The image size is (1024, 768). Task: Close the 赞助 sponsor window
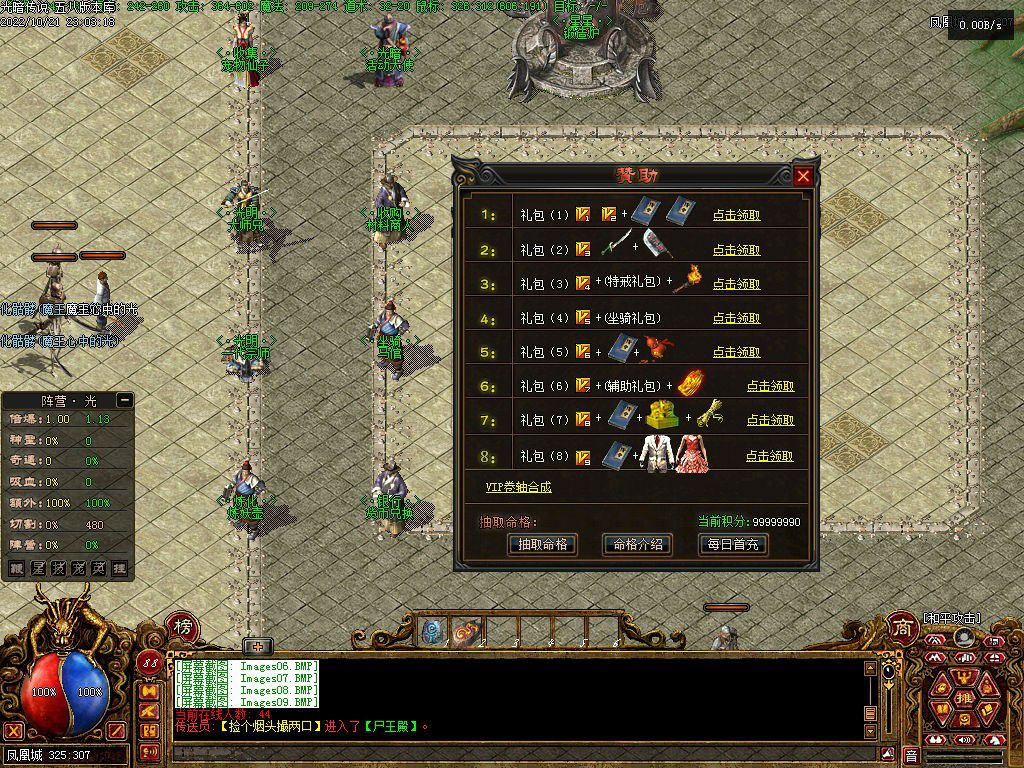point(803,177)
